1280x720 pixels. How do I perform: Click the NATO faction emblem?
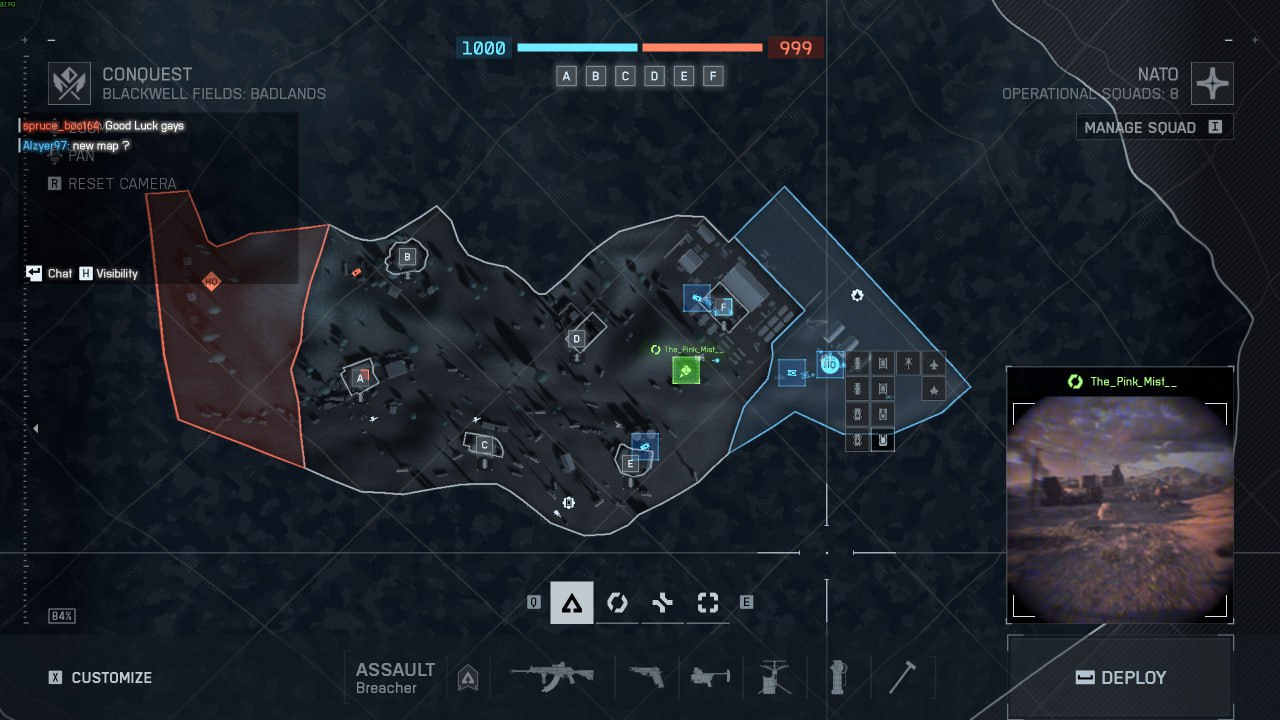point(1212,84)
